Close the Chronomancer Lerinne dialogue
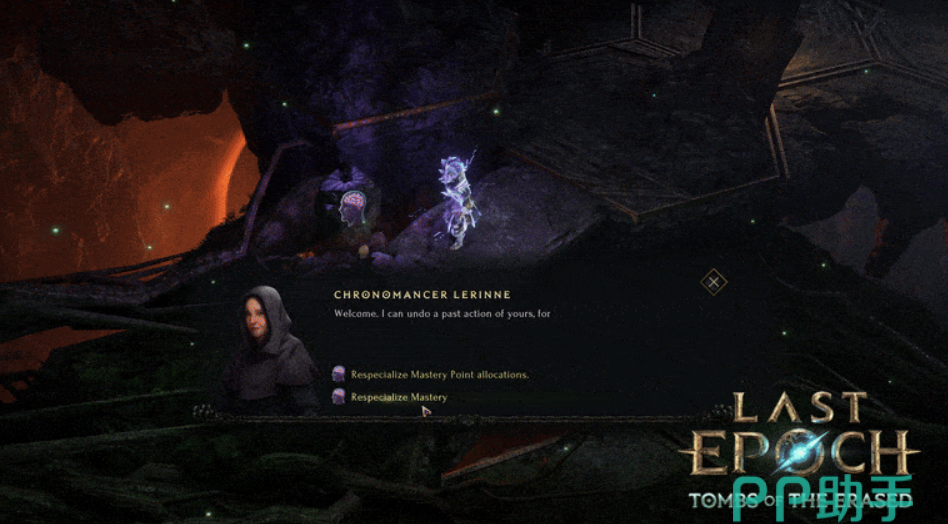Image resolution: width=948 pixels, height=524 pixels. coord(713,282)
